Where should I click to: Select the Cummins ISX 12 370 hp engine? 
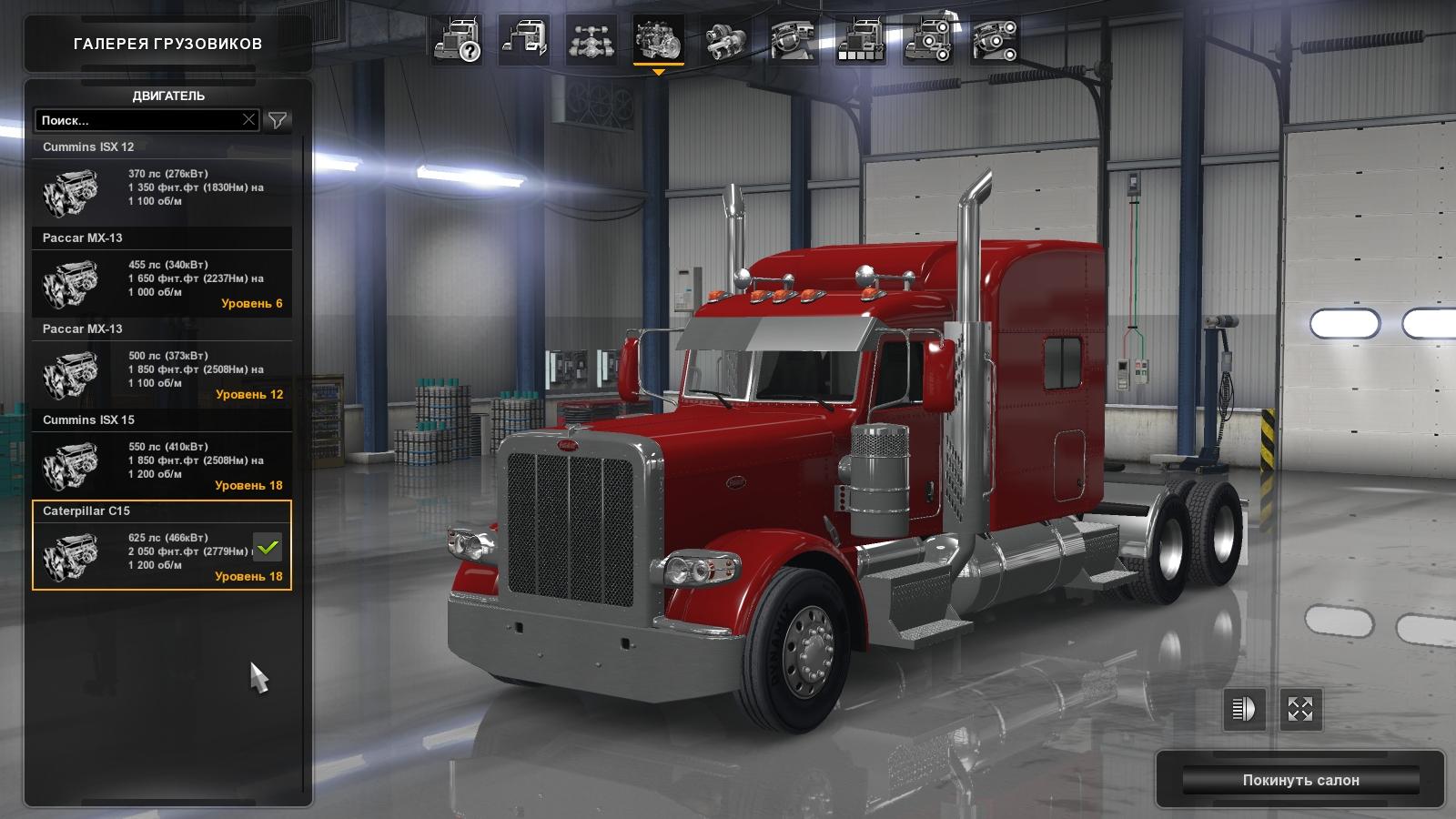tap(162, 187)
